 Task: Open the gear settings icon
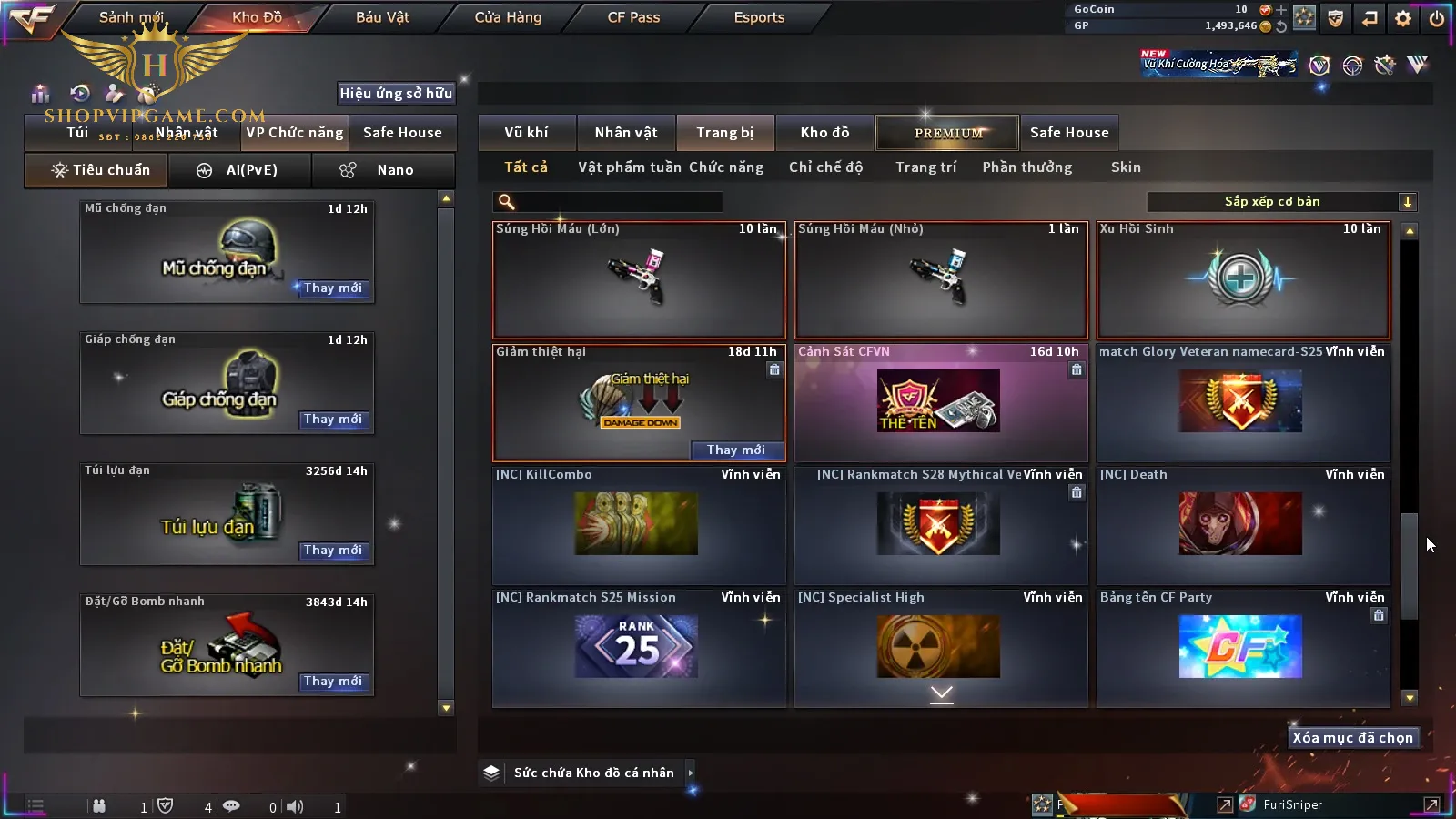(1403, 18)
